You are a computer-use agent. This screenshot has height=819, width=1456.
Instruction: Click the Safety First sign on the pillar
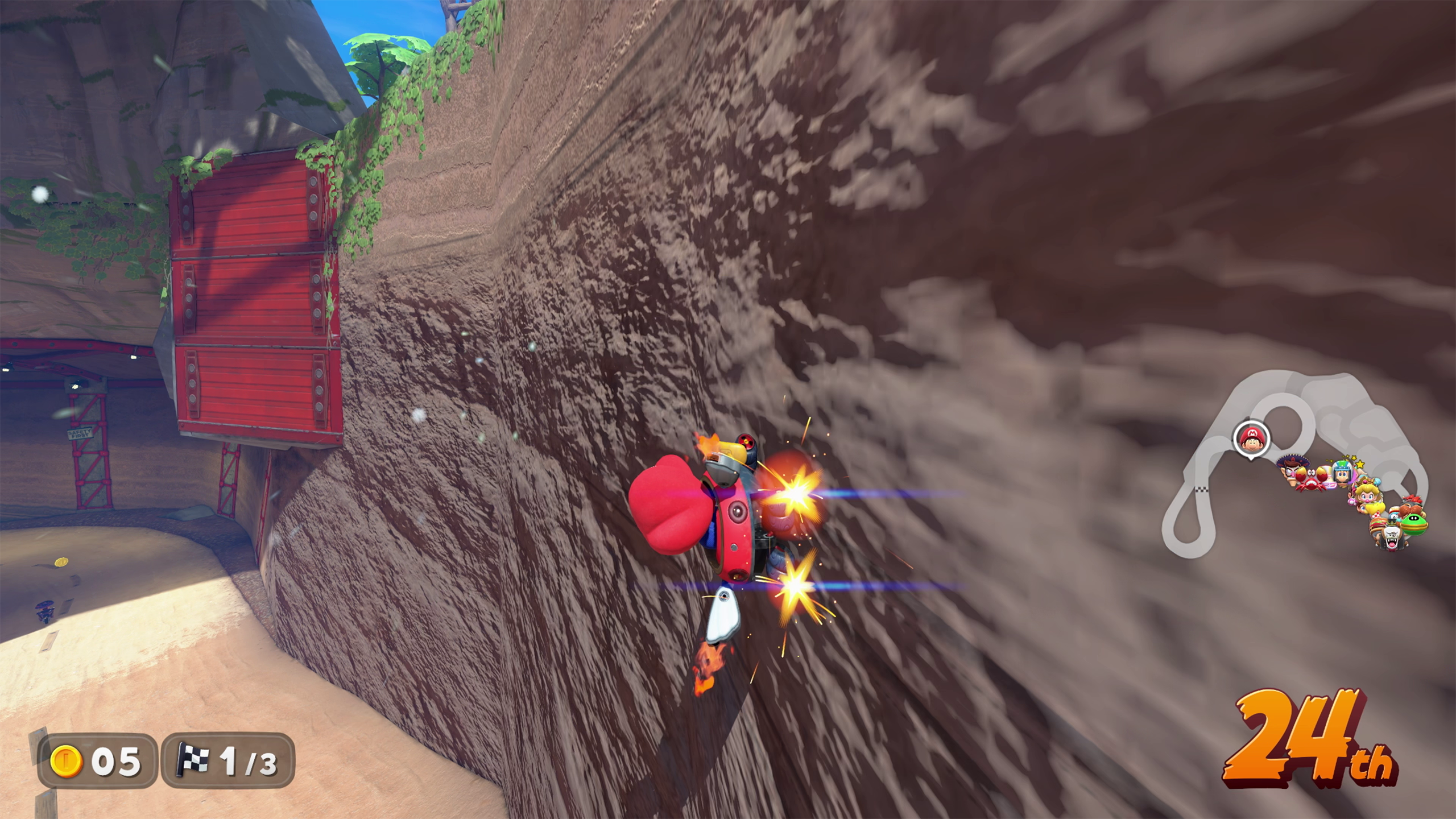[x=80, y=434]
